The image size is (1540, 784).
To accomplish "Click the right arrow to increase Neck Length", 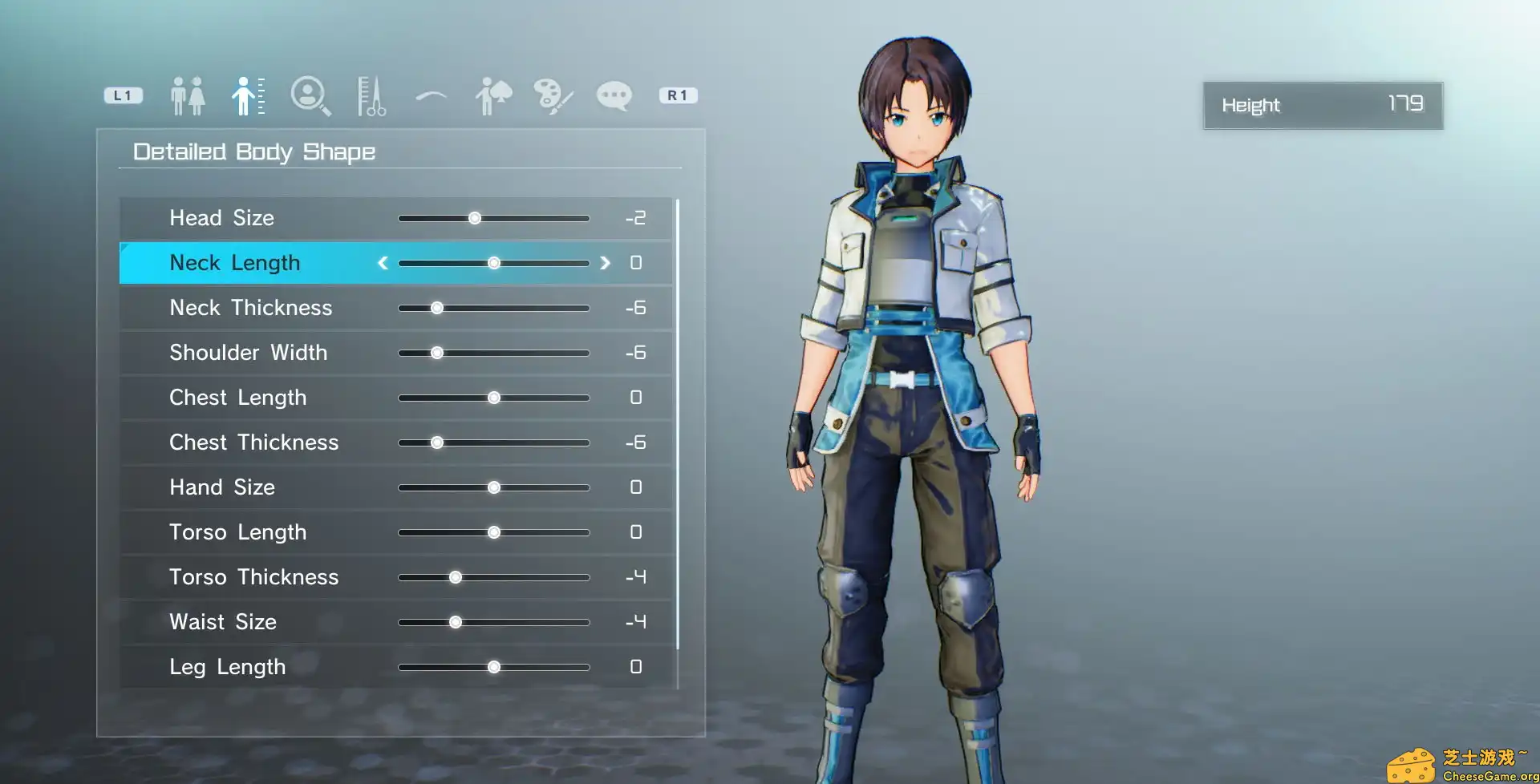I will pyautogui.click(x=606, y=262).
